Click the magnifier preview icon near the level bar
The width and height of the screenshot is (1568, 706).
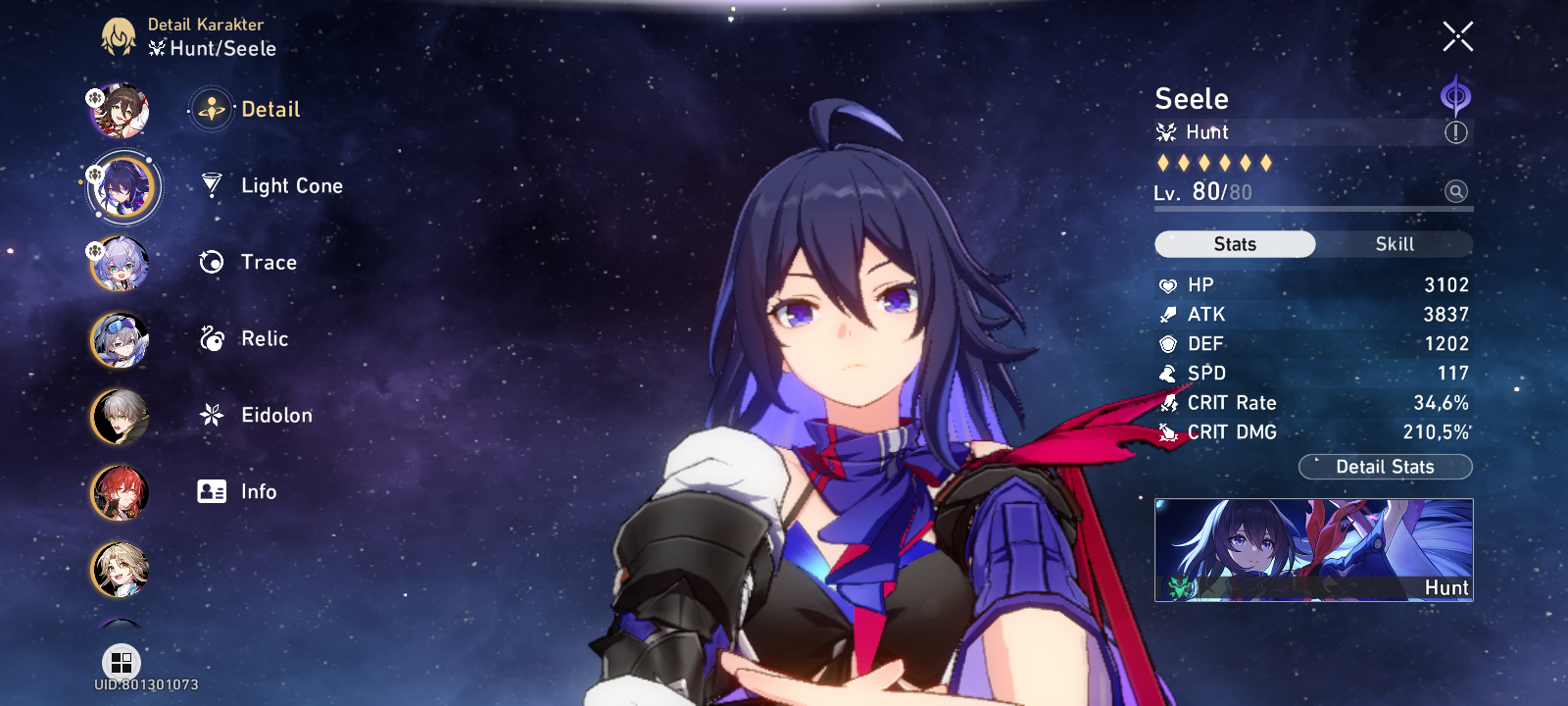coord(1457,192)
